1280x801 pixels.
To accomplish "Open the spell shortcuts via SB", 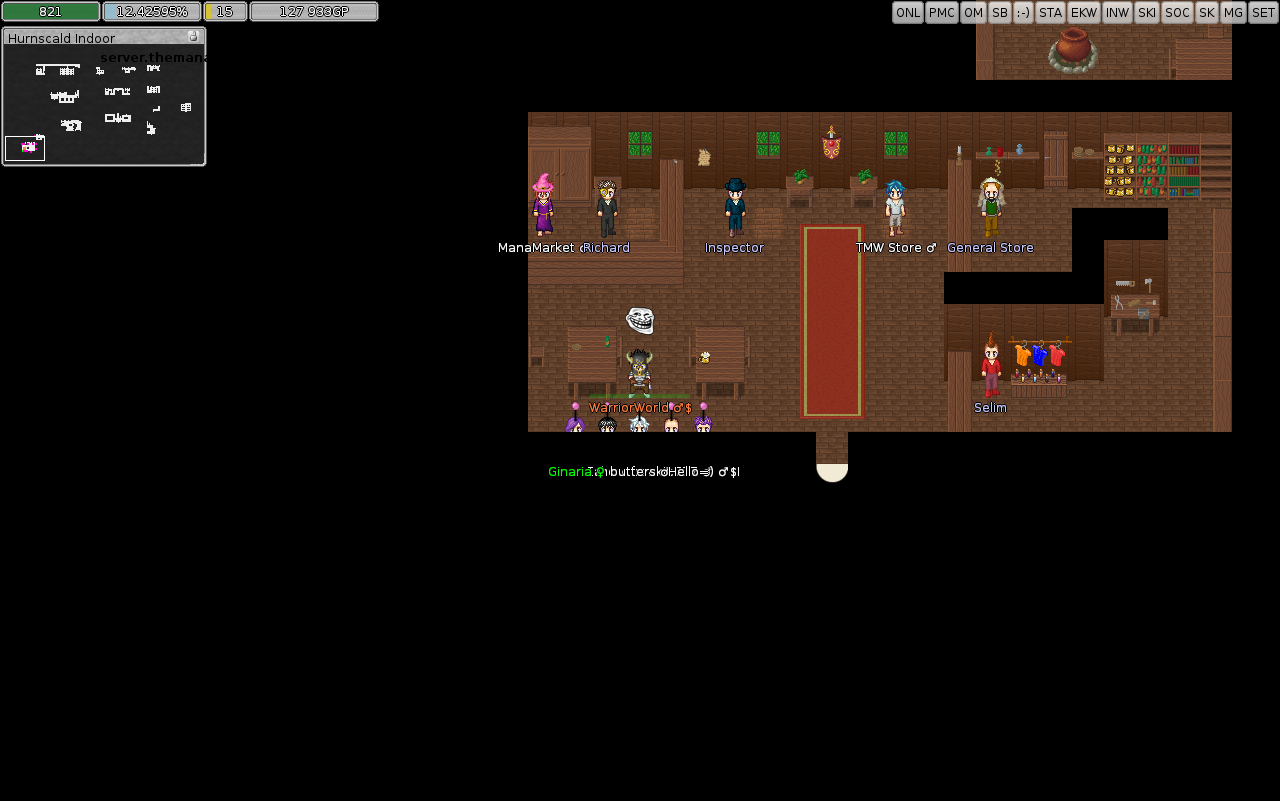I will pos(999,12).
